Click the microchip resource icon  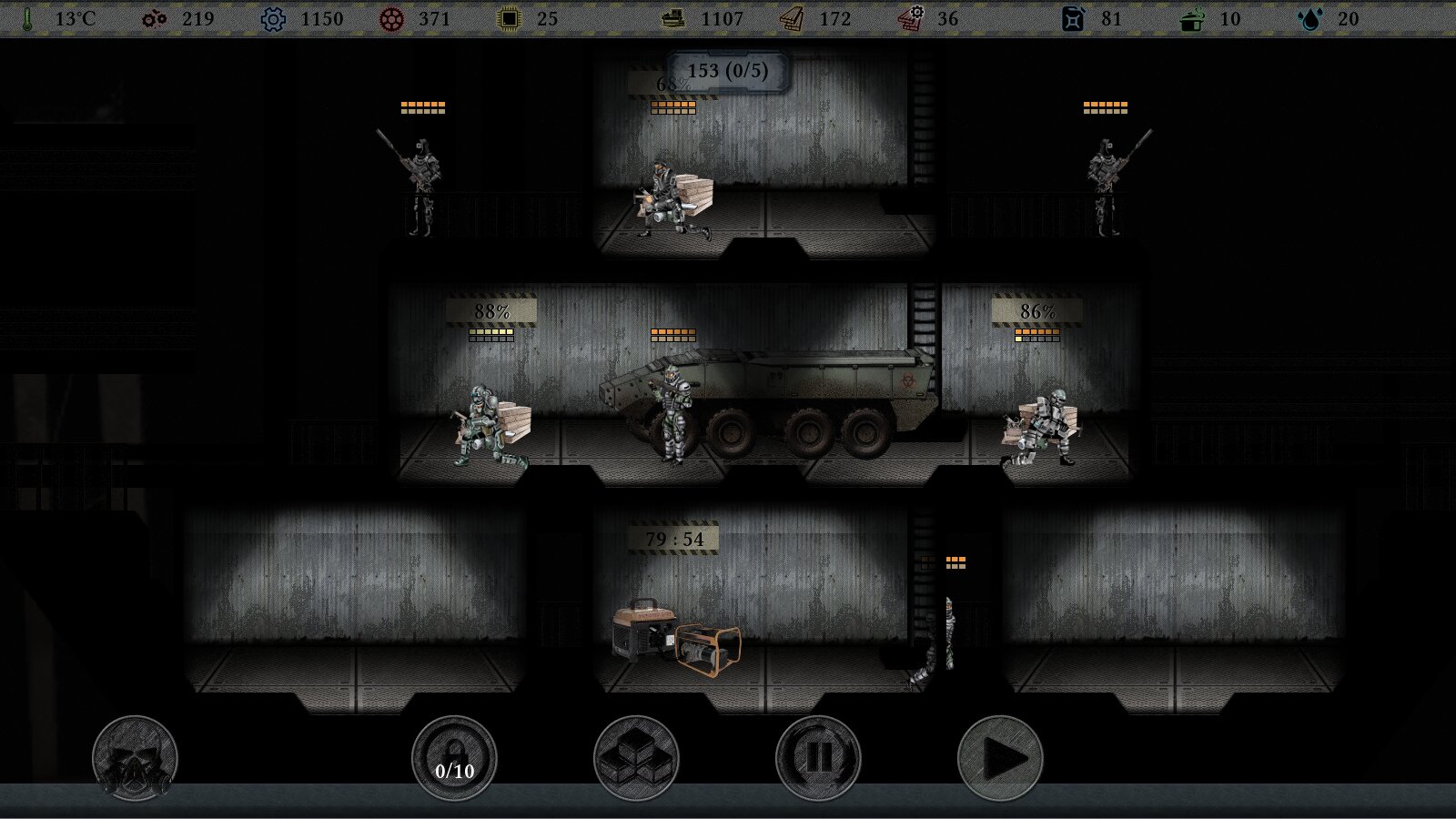pos(506,17)
